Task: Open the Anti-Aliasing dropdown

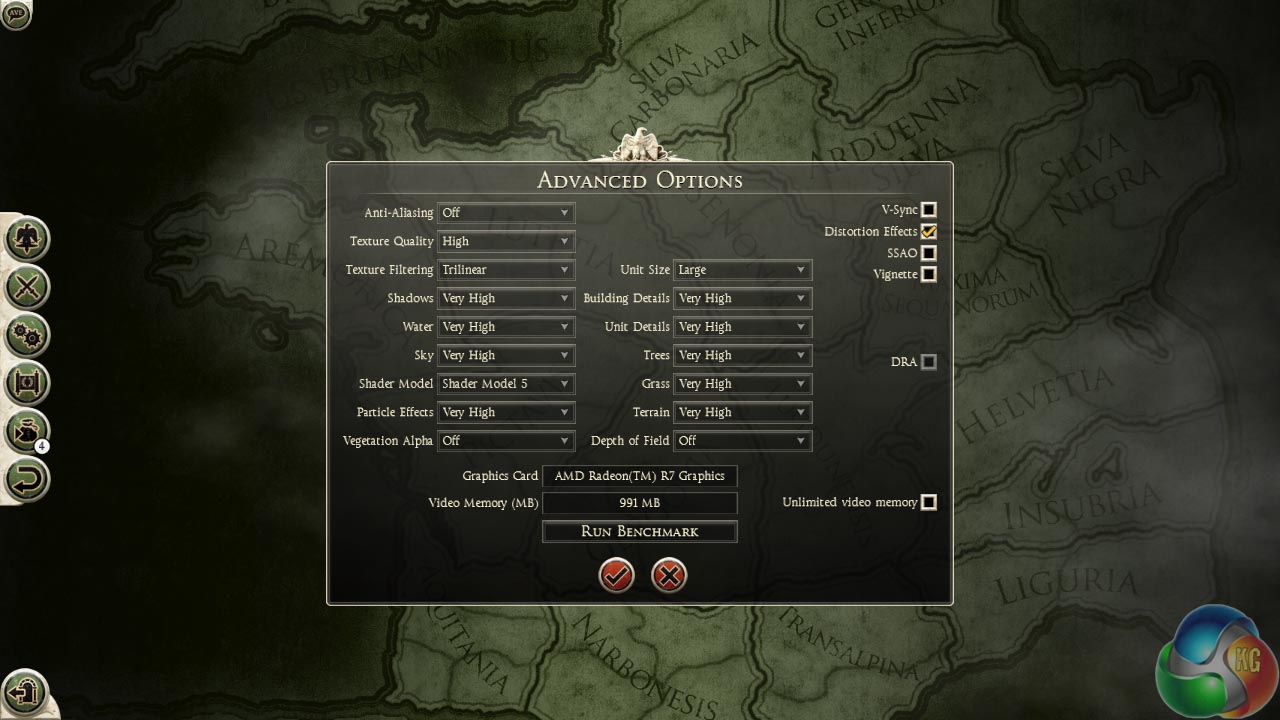Action: coord(506,213)
